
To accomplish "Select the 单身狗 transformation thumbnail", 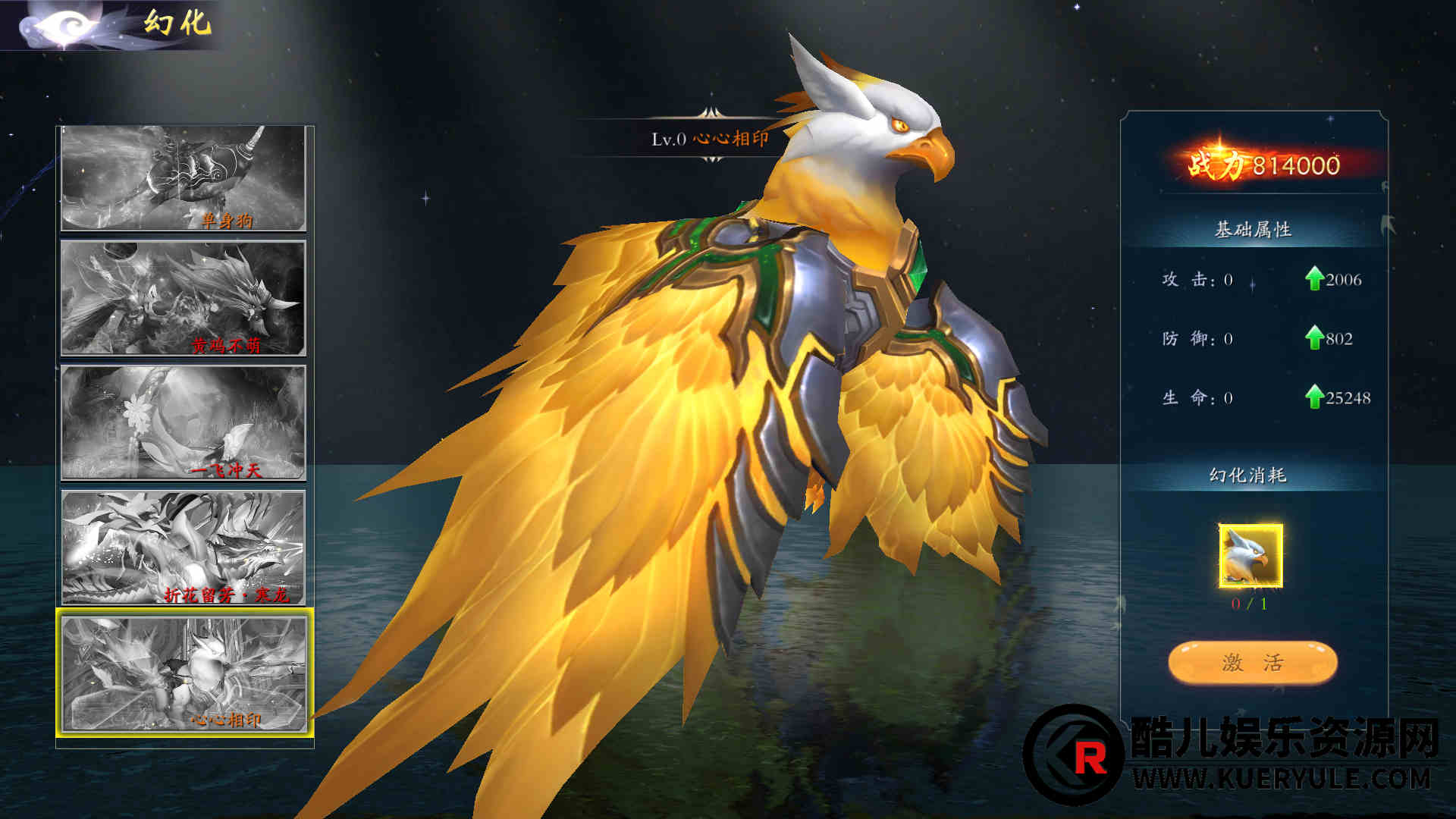I will click(x=184, y=178).
